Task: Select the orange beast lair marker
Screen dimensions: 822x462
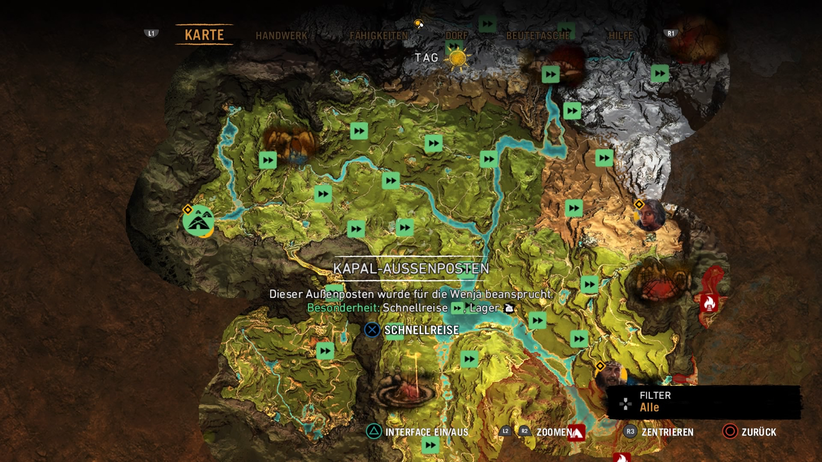Action: pos(288,145)
